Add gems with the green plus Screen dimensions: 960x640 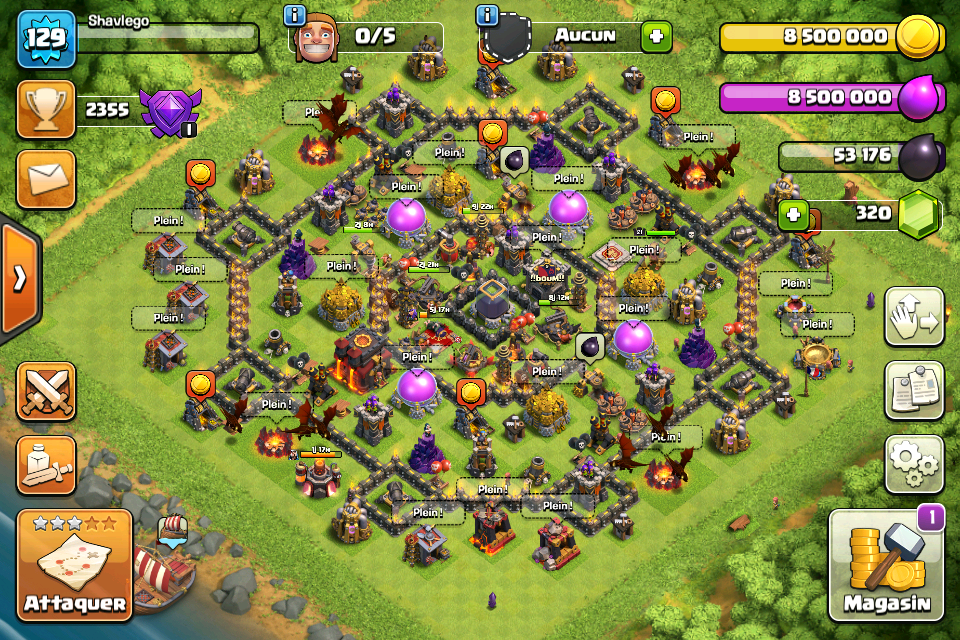[794, 214]
